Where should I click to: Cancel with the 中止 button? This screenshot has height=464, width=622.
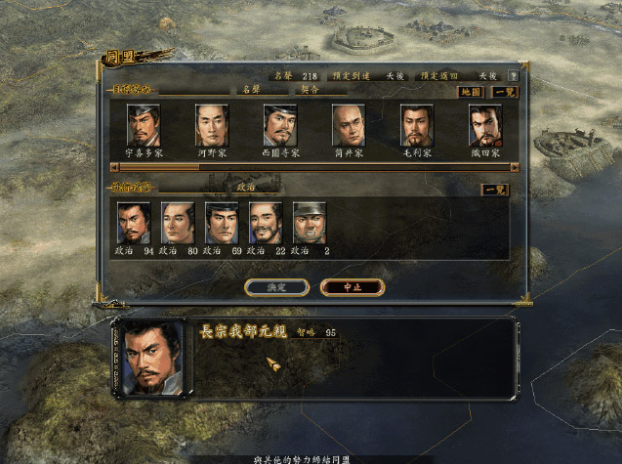(351, 287)
